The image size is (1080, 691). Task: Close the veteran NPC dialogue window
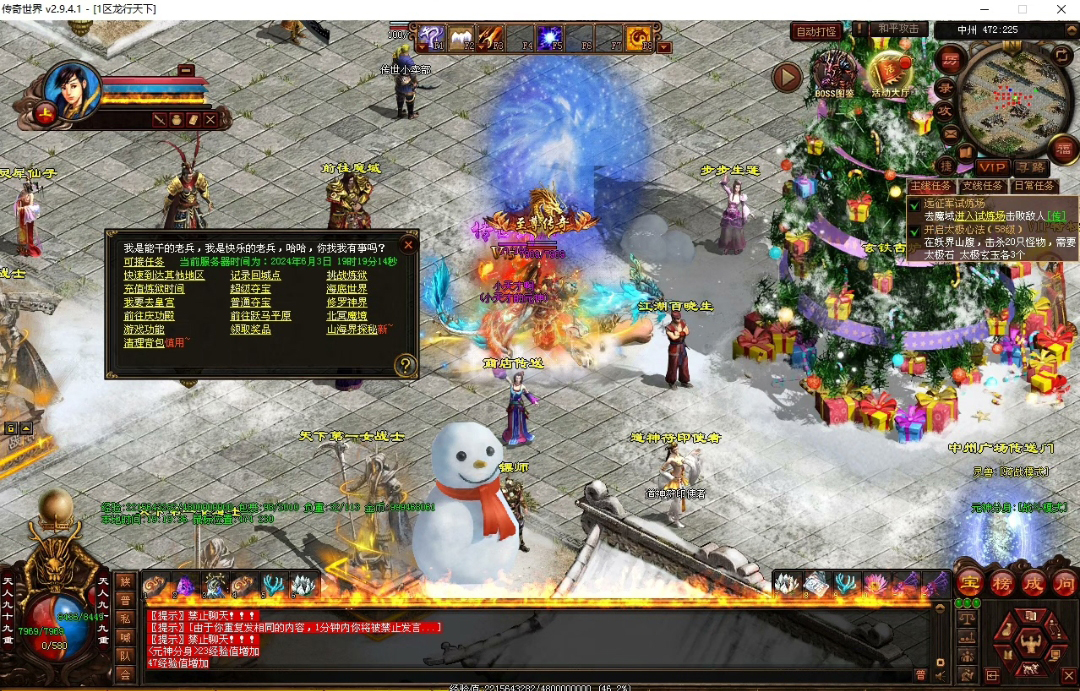pos(407,244)
